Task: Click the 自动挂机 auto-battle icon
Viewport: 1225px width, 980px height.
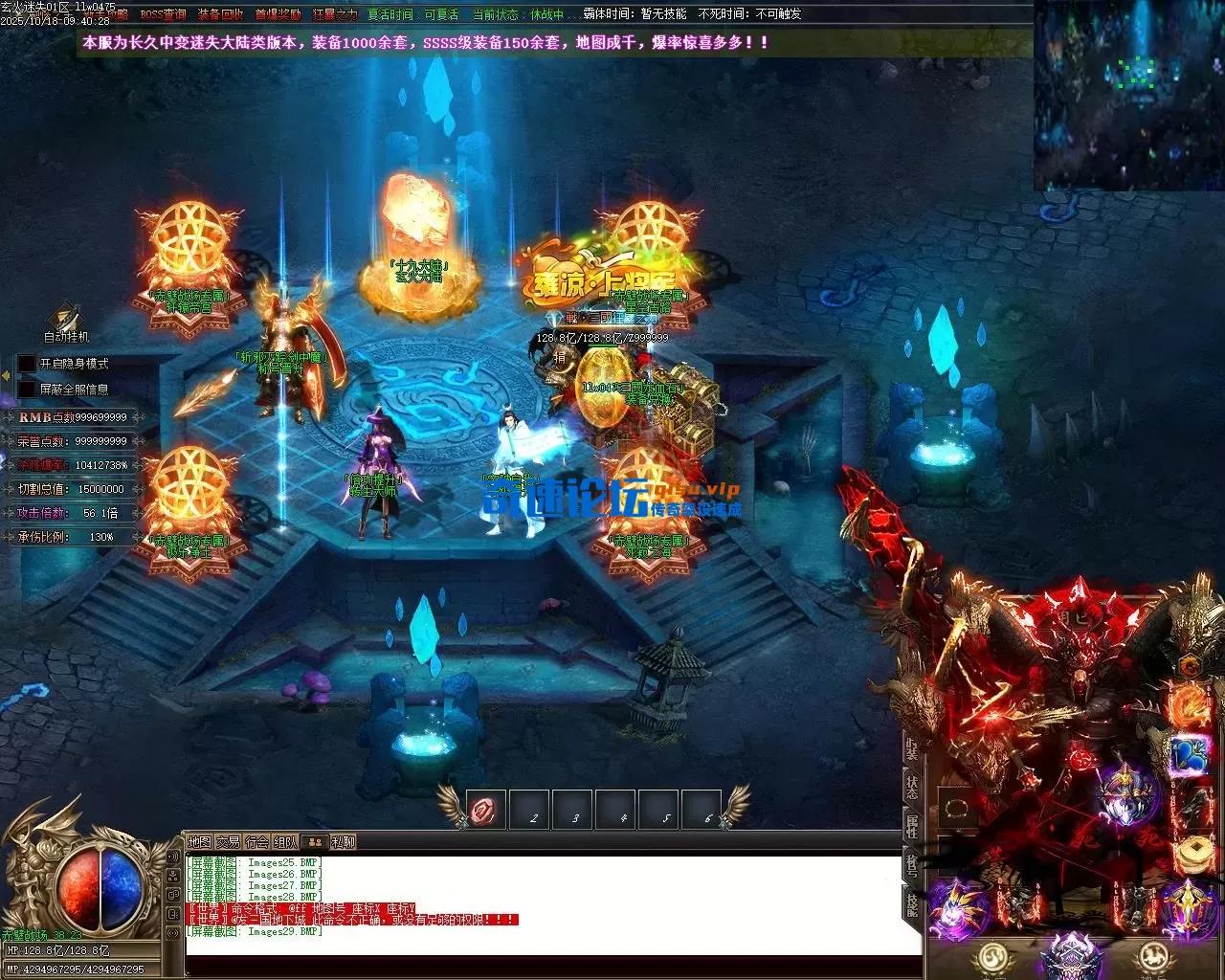Action: click(x=66, y=322)
